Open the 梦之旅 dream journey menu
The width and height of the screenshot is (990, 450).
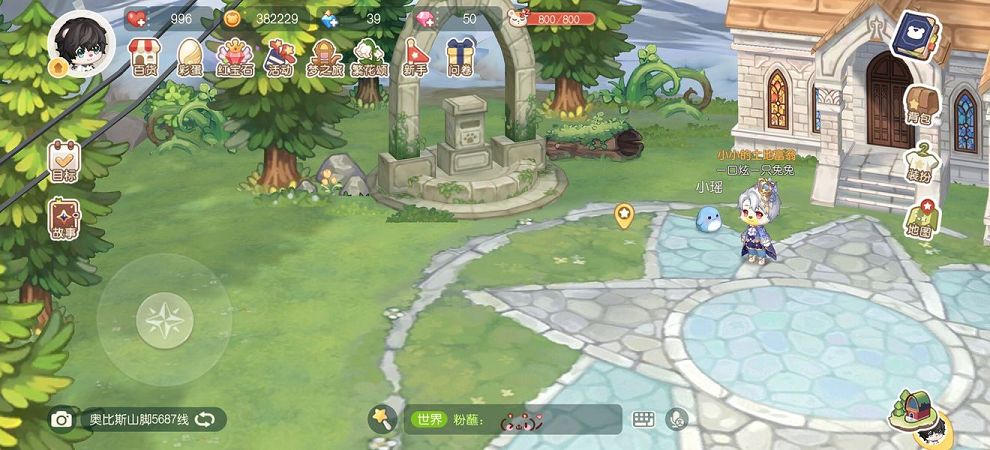[326, 56]
